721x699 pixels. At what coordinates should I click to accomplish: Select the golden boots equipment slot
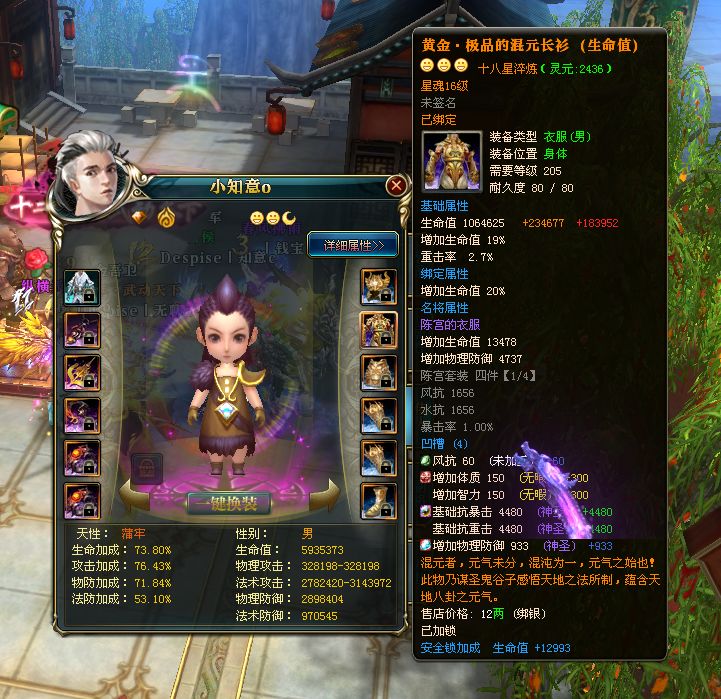377,501
